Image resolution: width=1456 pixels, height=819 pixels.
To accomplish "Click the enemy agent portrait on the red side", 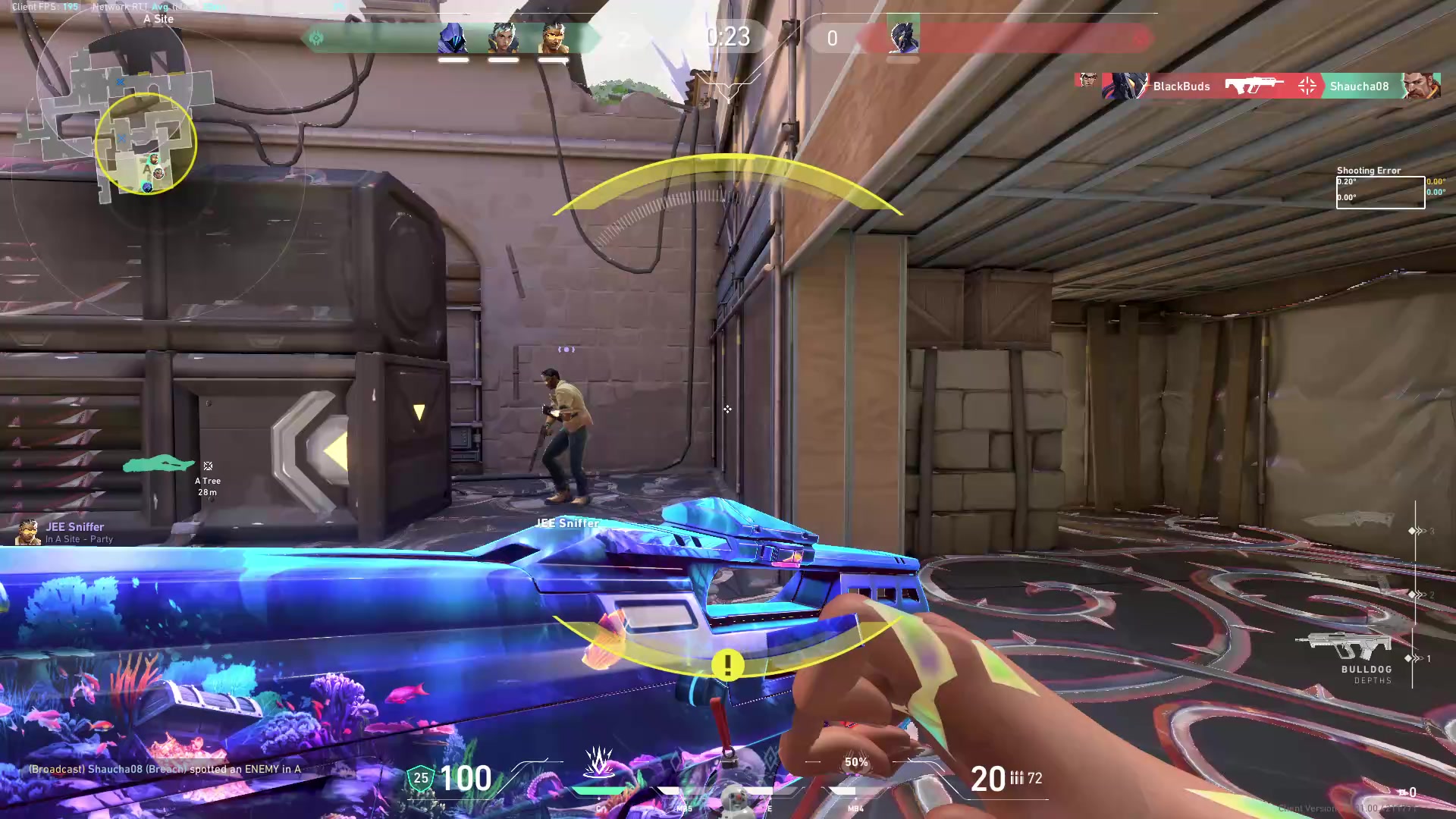I will click(x=902, y=36).
